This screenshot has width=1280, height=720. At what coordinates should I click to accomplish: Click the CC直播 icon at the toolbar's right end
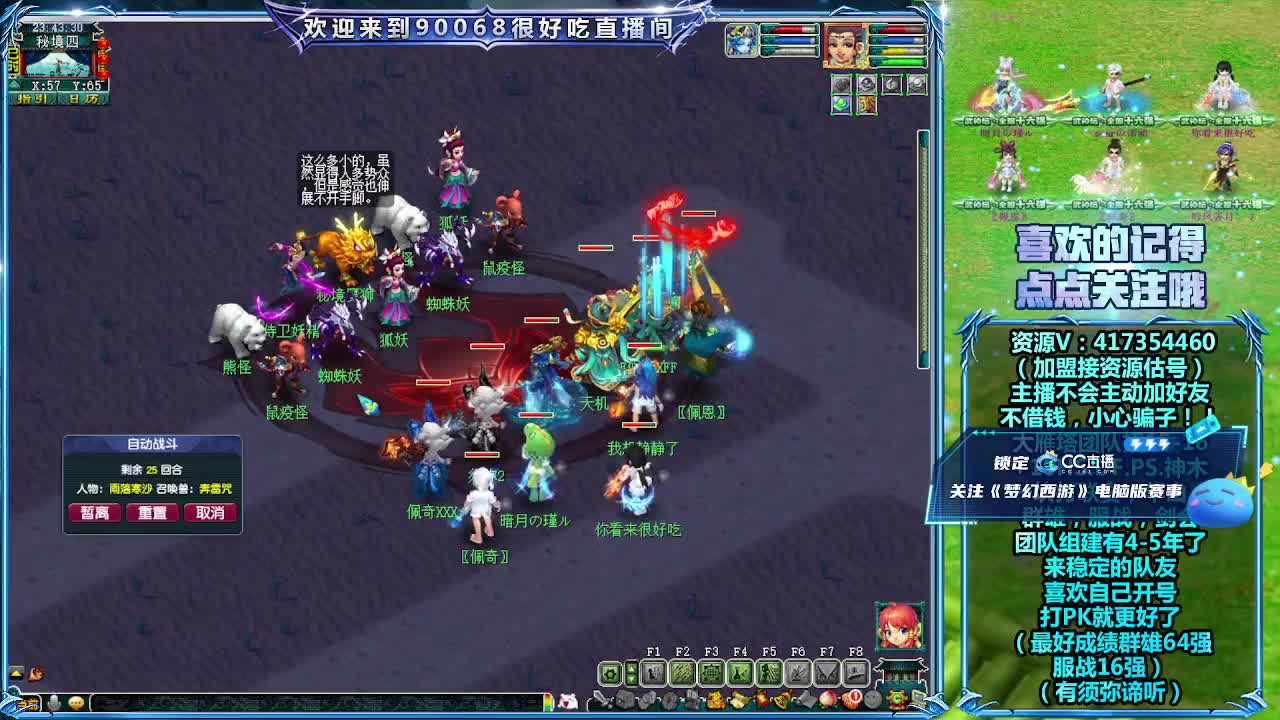point(896,699)
